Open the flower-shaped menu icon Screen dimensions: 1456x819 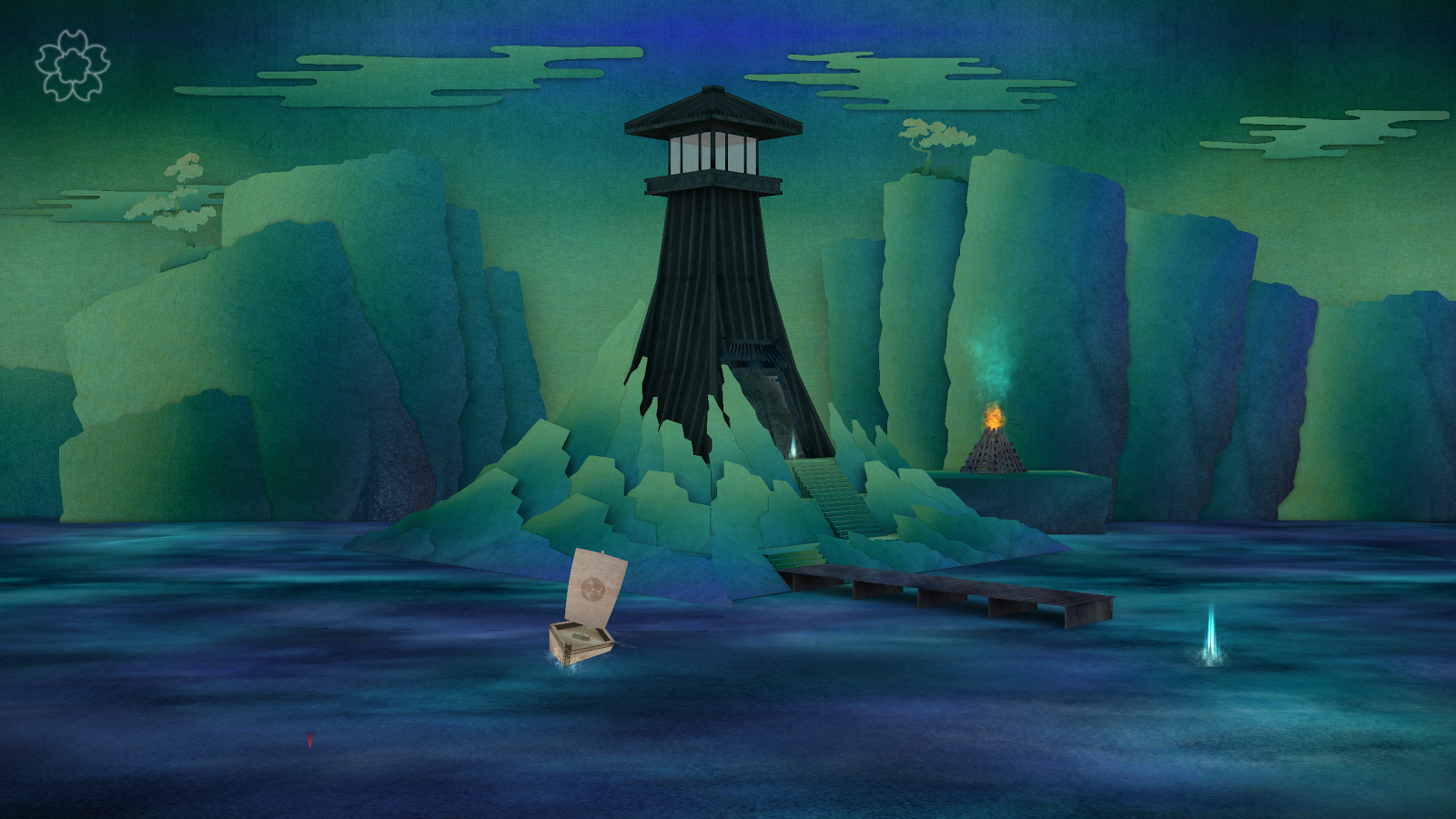click(x=73, y=66)
